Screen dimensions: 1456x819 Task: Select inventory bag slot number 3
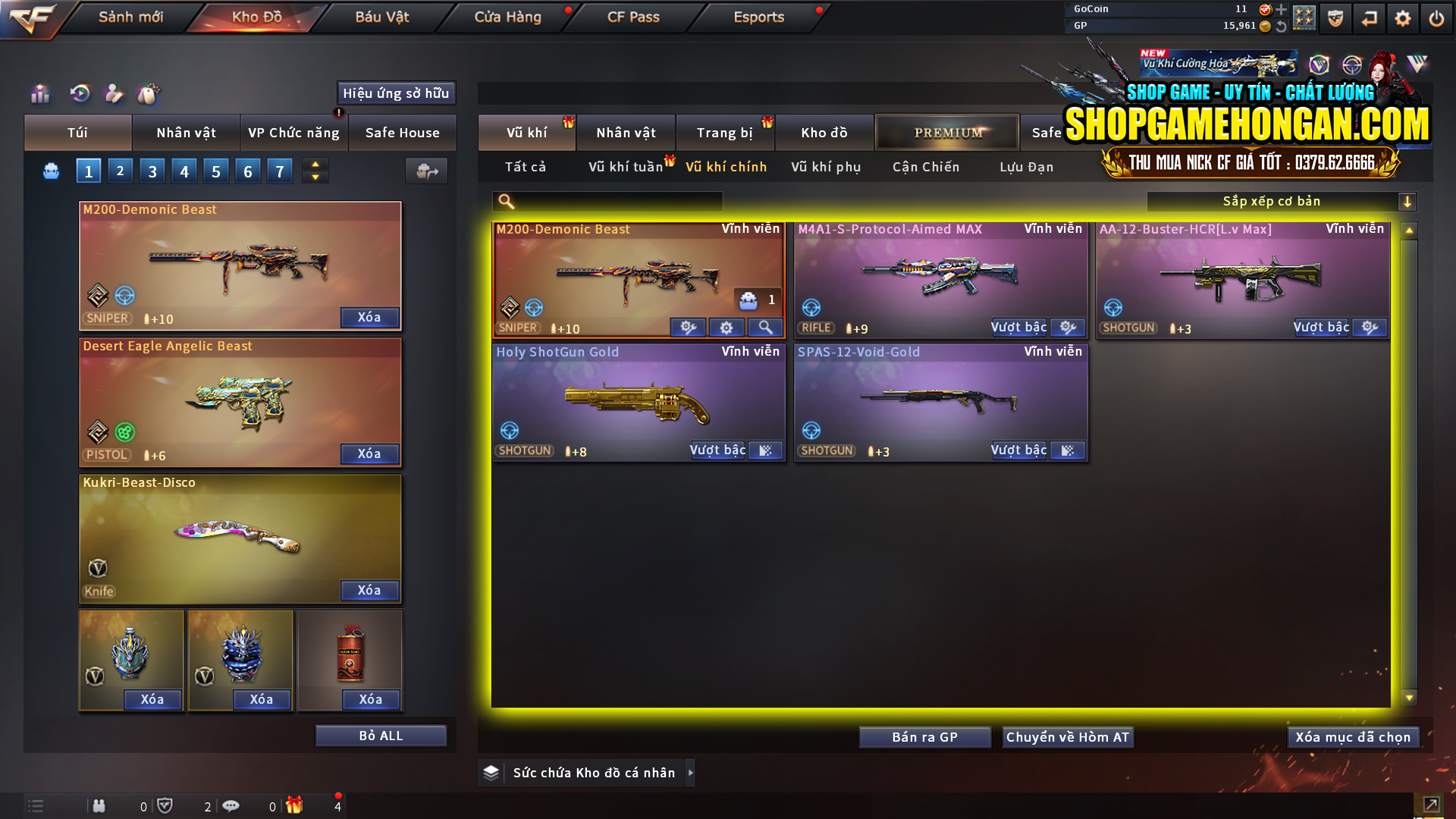[x=152, y=171]
